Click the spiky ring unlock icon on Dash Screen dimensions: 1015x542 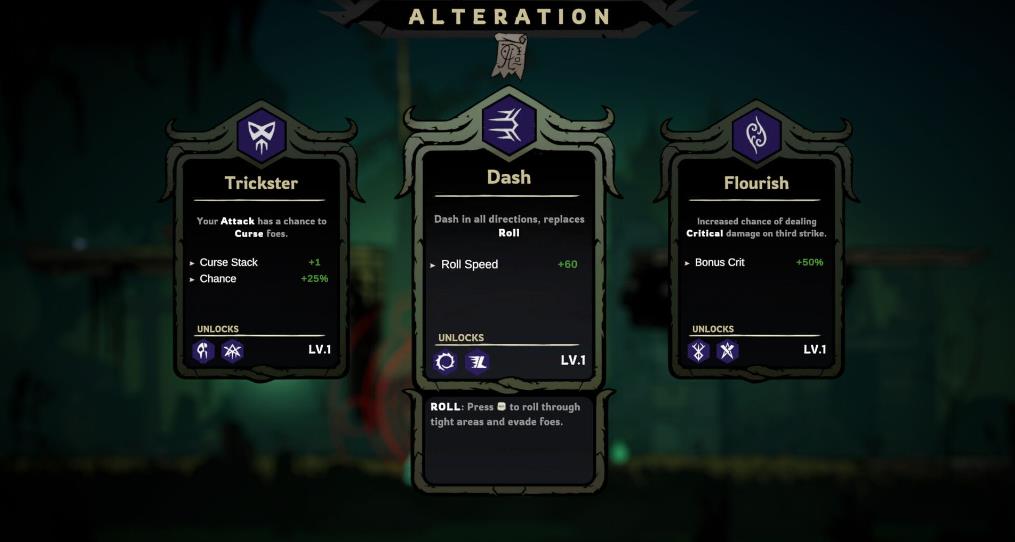pyautogui.click(x=446, y=362)
